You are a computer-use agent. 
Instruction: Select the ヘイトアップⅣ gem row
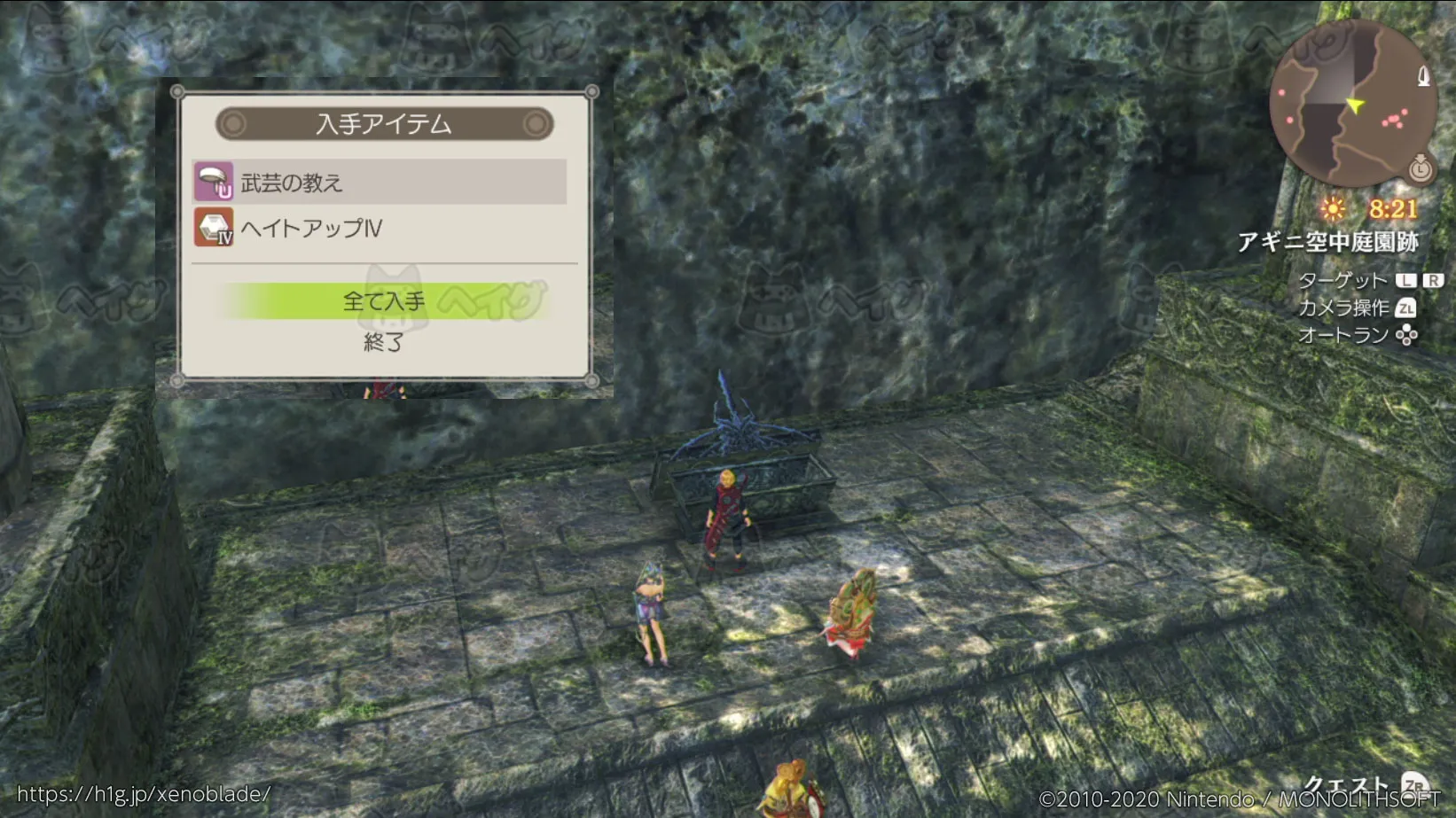pyautogui.click(x=380, y=228)
